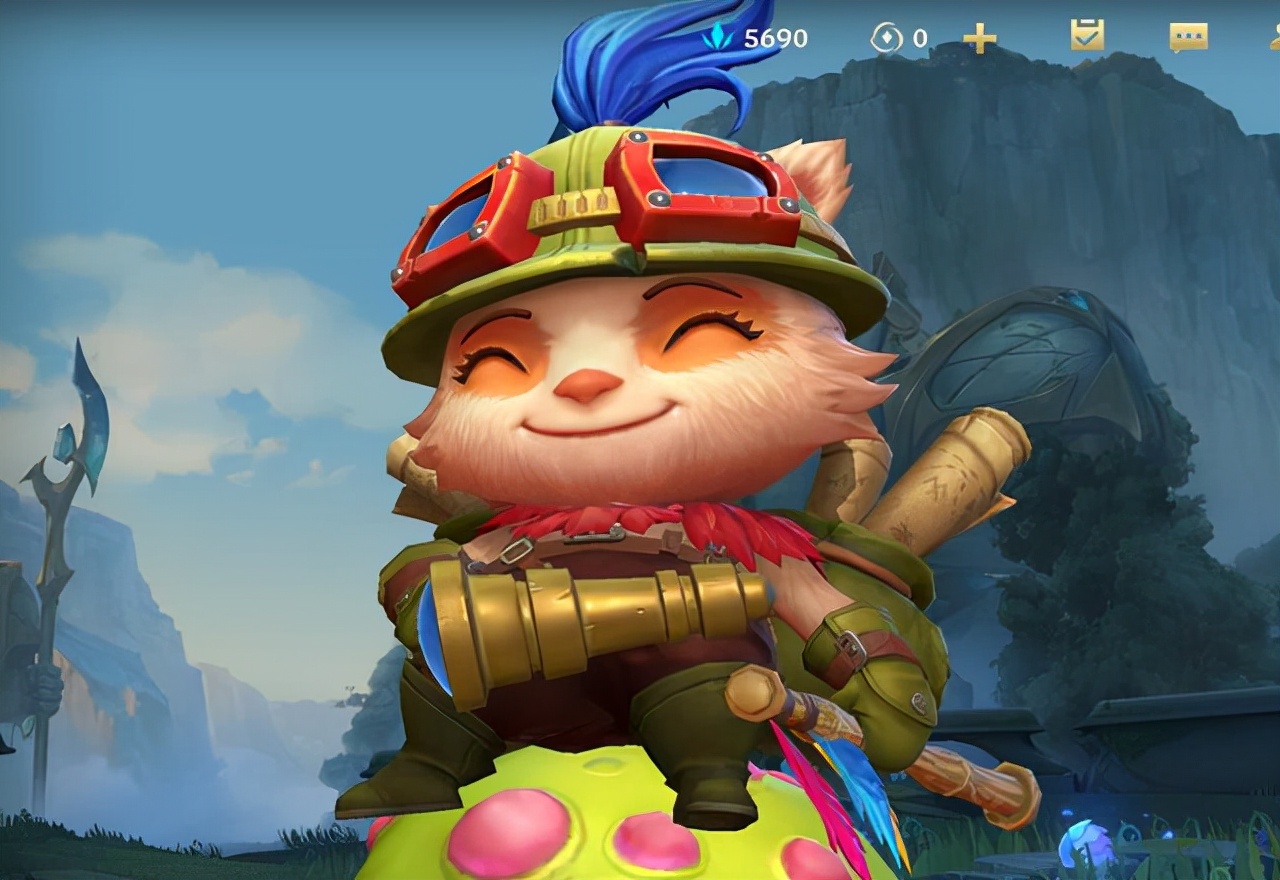This screenshot has width=1280, height=880.
Task: Open the missions clipboard checklist icon
Action: (x=1087, y=35)
